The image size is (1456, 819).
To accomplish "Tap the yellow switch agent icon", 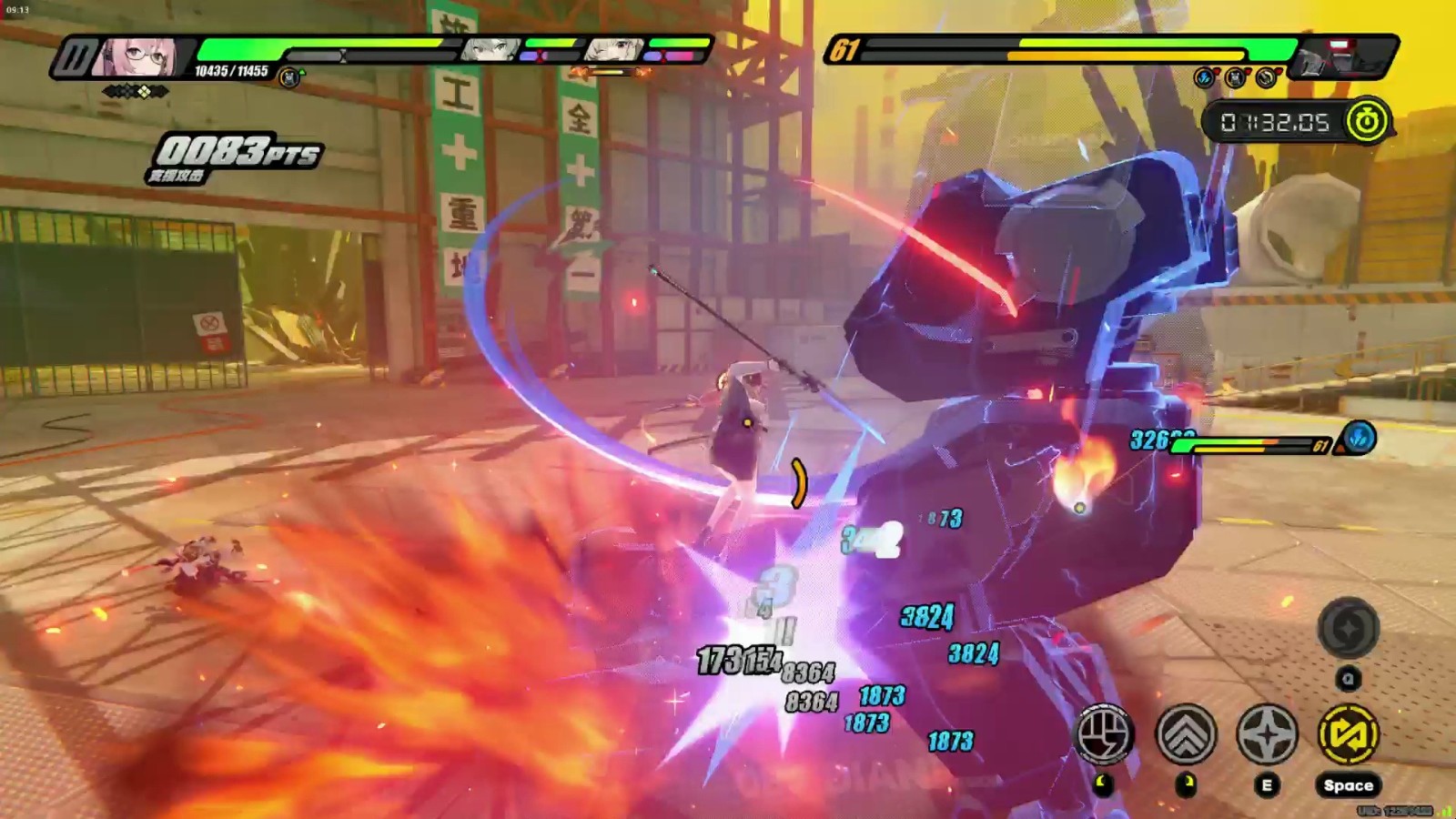I will pos(1348,733).
